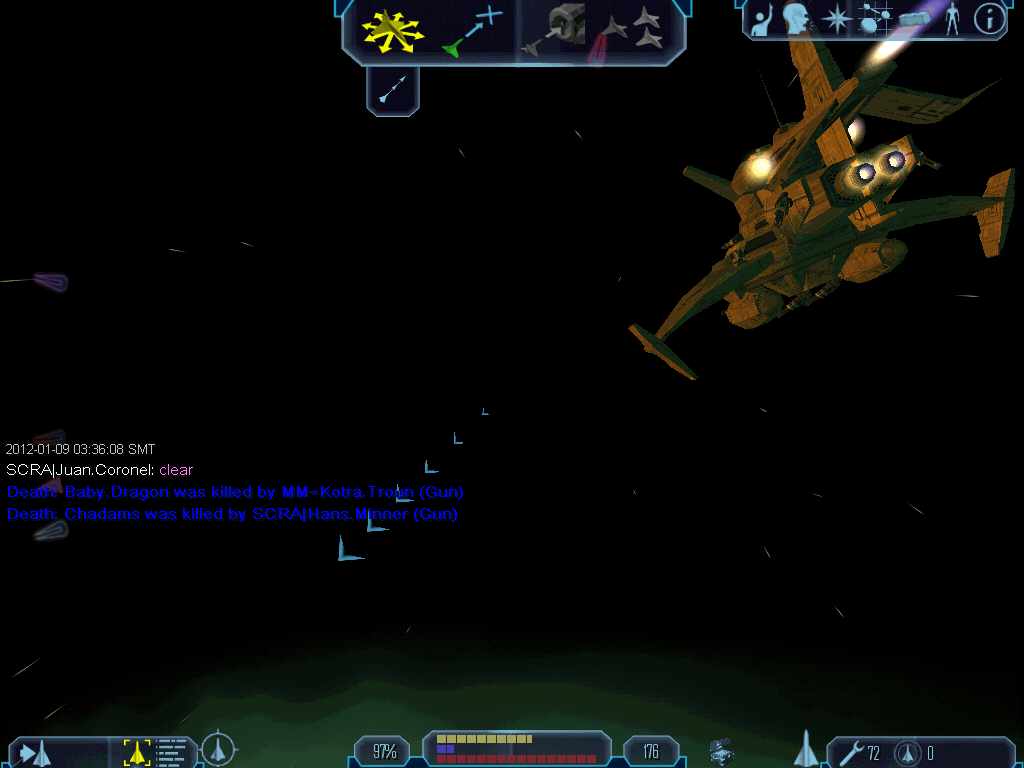Click the target list lines icon
1024x768 pixels.
[171, 752]
